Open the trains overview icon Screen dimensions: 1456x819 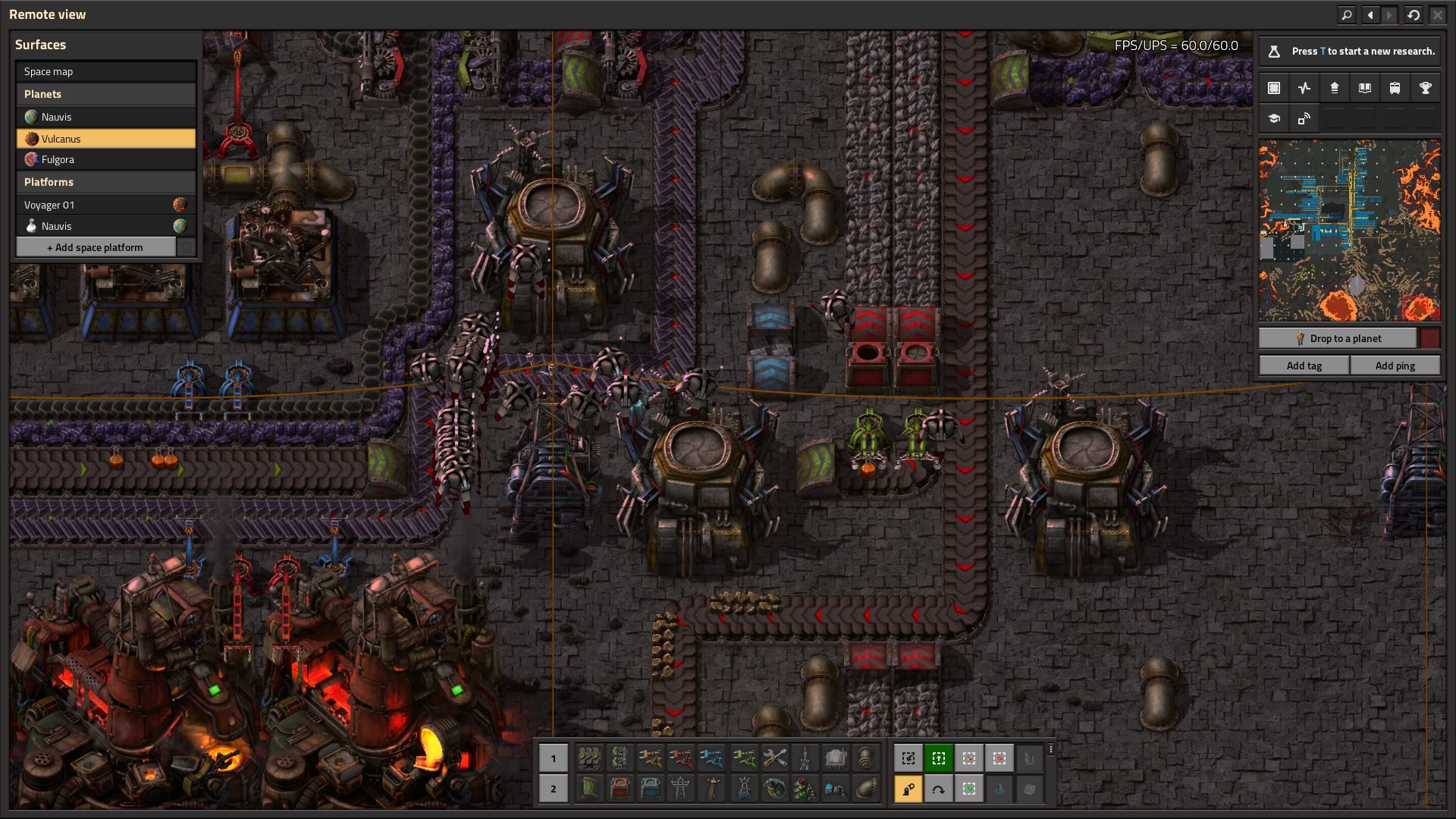1395,88
